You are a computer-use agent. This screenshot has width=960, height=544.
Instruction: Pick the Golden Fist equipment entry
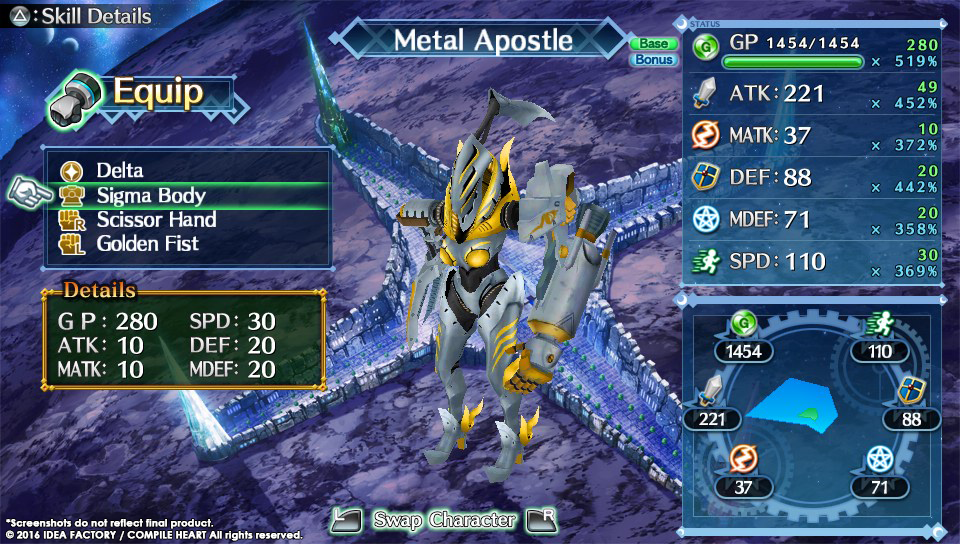coord(147,243)
